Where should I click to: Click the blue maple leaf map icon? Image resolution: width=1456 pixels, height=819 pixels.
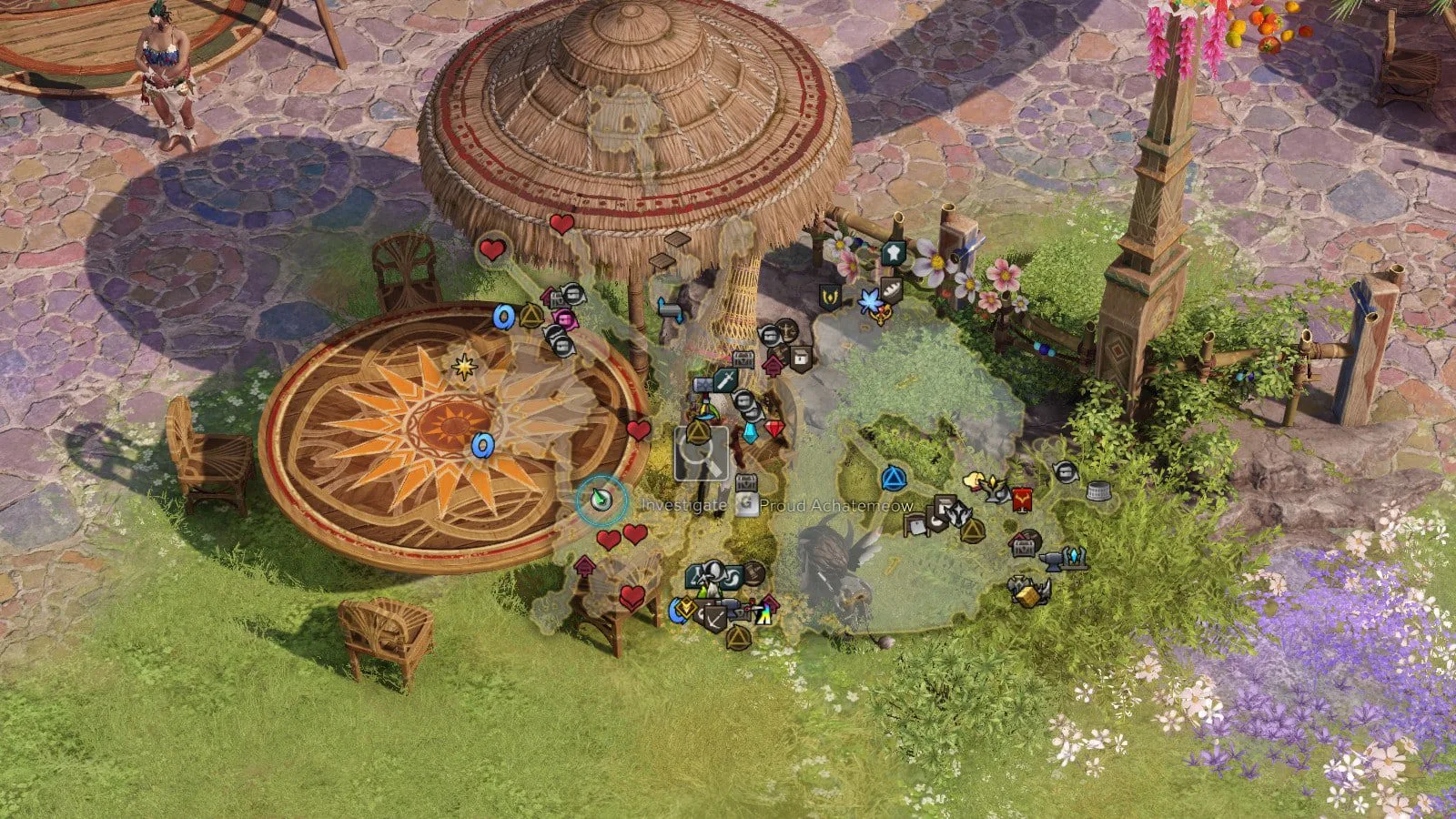pyautogui.click(x=870, y=298)
